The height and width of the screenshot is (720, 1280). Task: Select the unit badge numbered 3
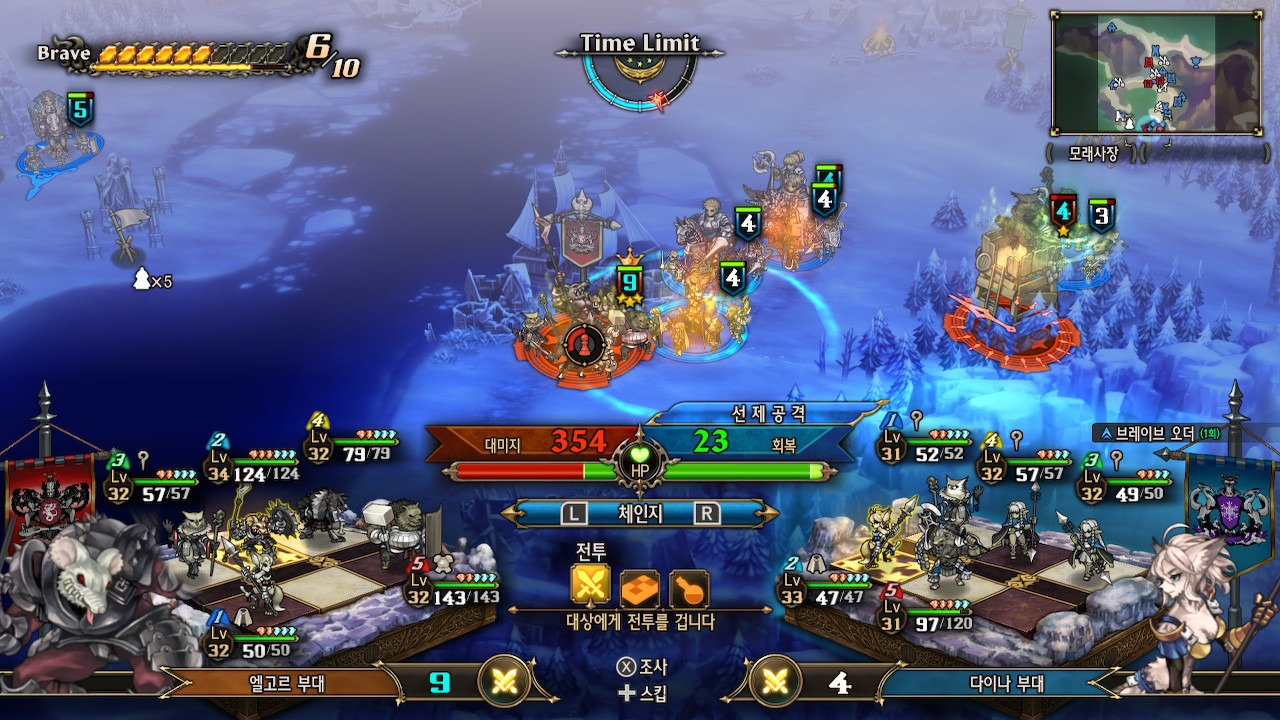(1101, 214)
